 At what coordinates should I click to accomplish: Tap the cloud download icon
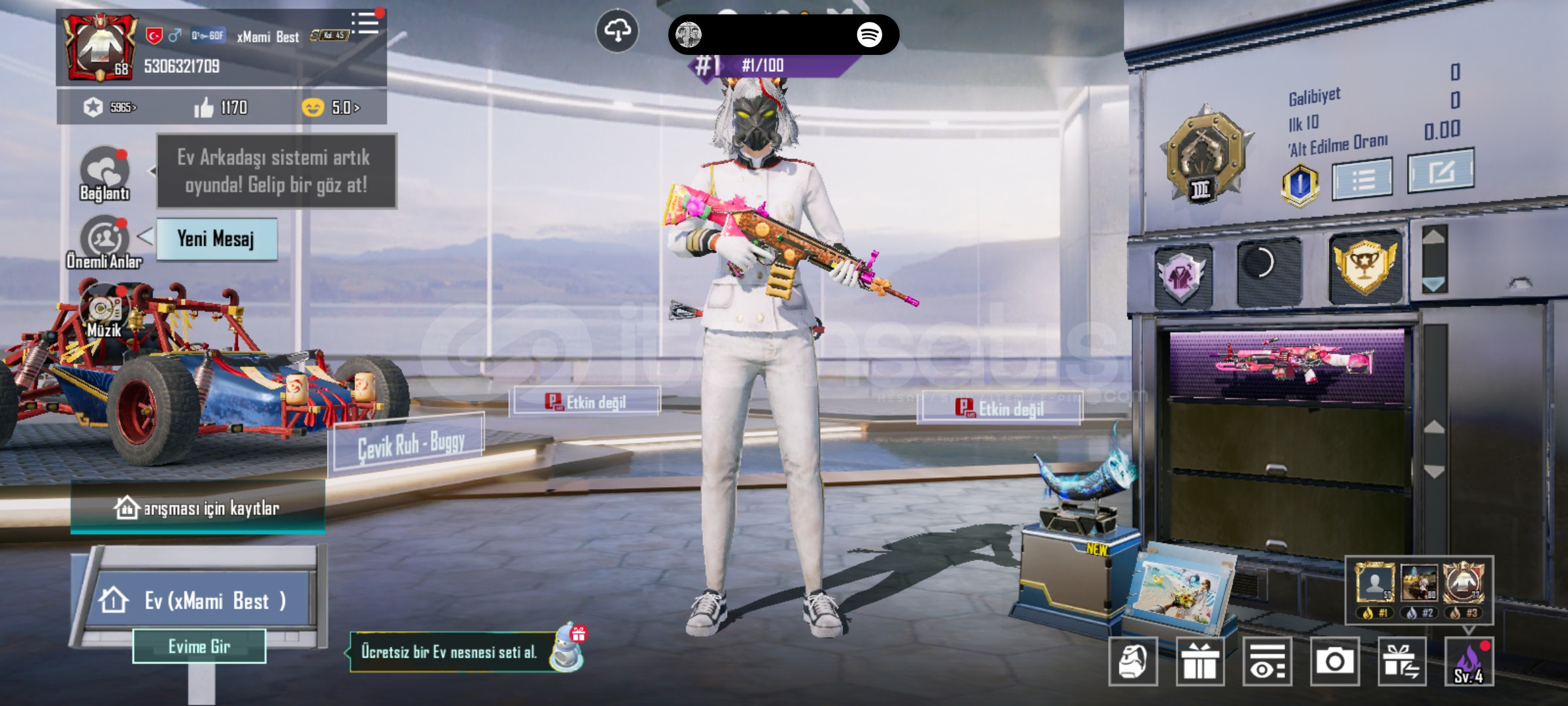[x=617, y=31]
